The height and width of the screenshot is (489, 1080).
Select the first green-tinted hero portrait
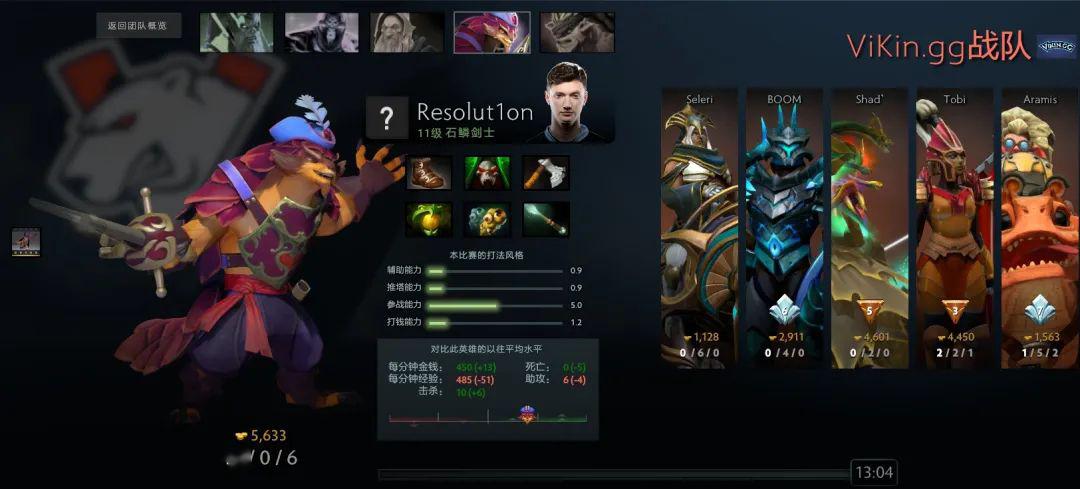pyautogui.click(x=236, y=32)
